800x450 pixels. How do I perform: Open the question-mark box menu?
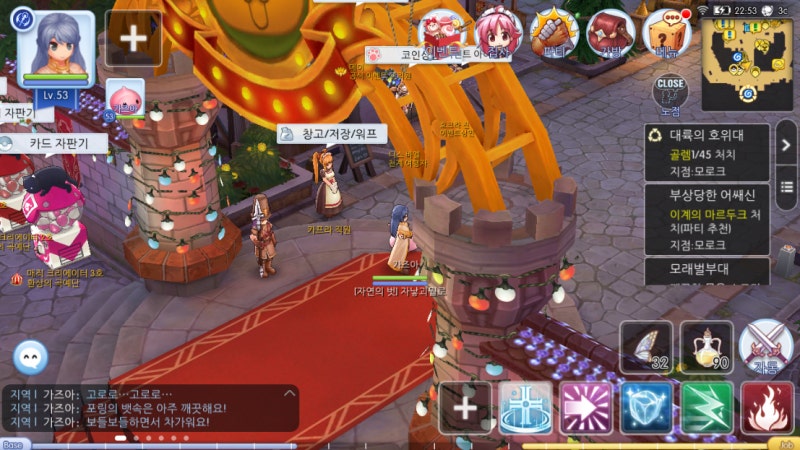[x=667, y=32]
